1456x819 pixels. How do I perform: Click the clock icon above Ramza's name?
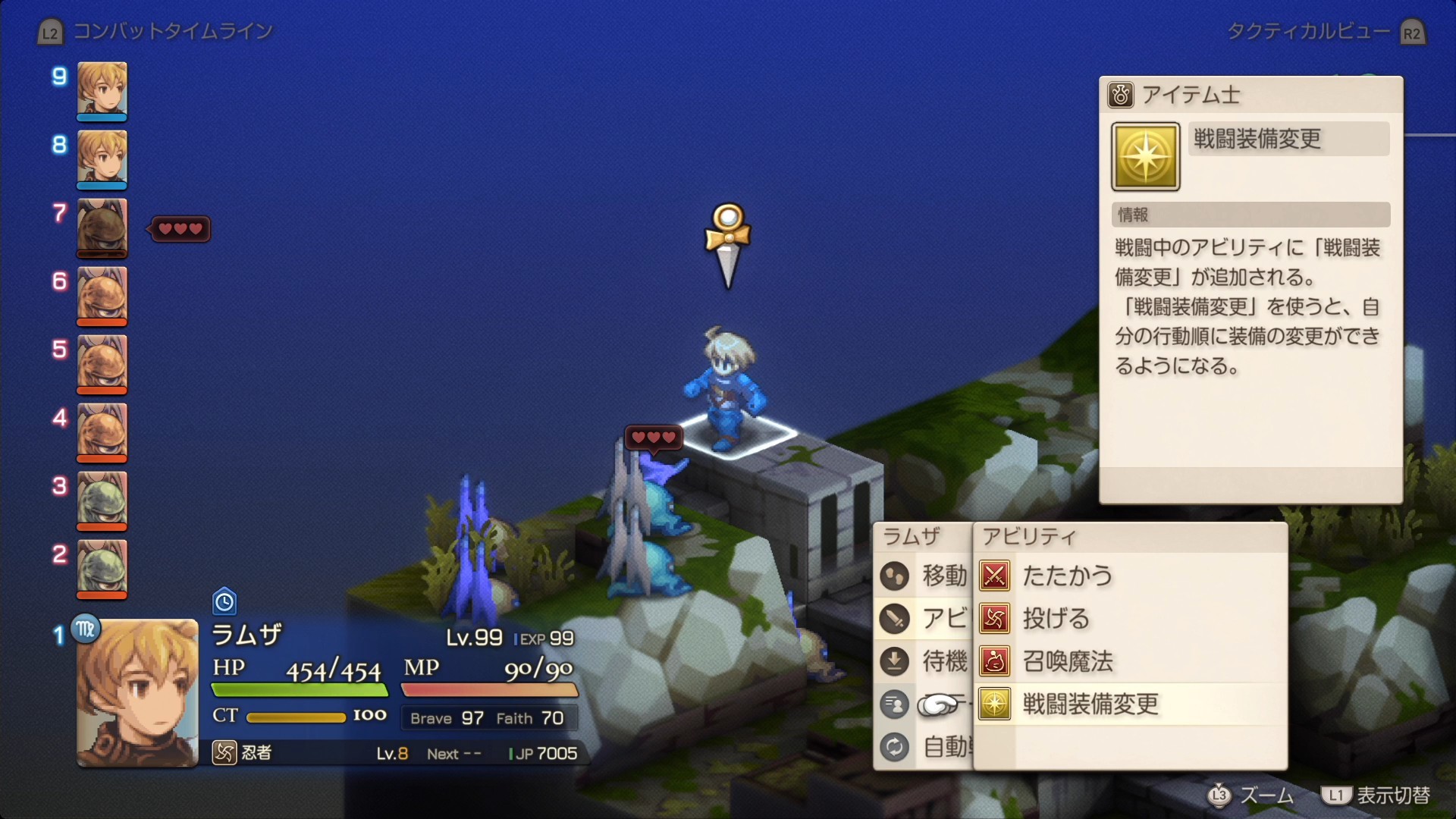pos(224,601)
